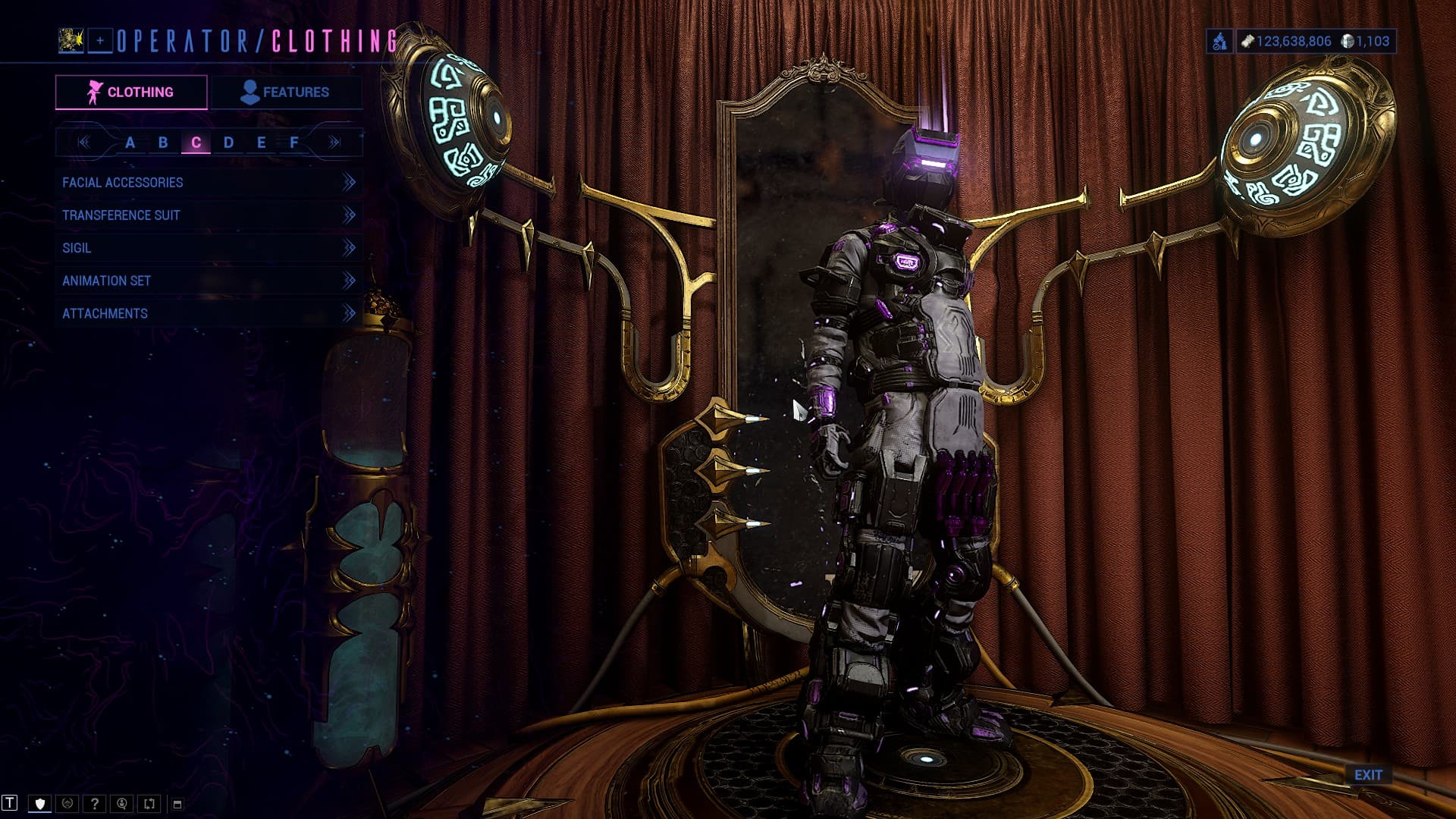
Task: Open the Attachments menu
Action: tap(208, 313)
